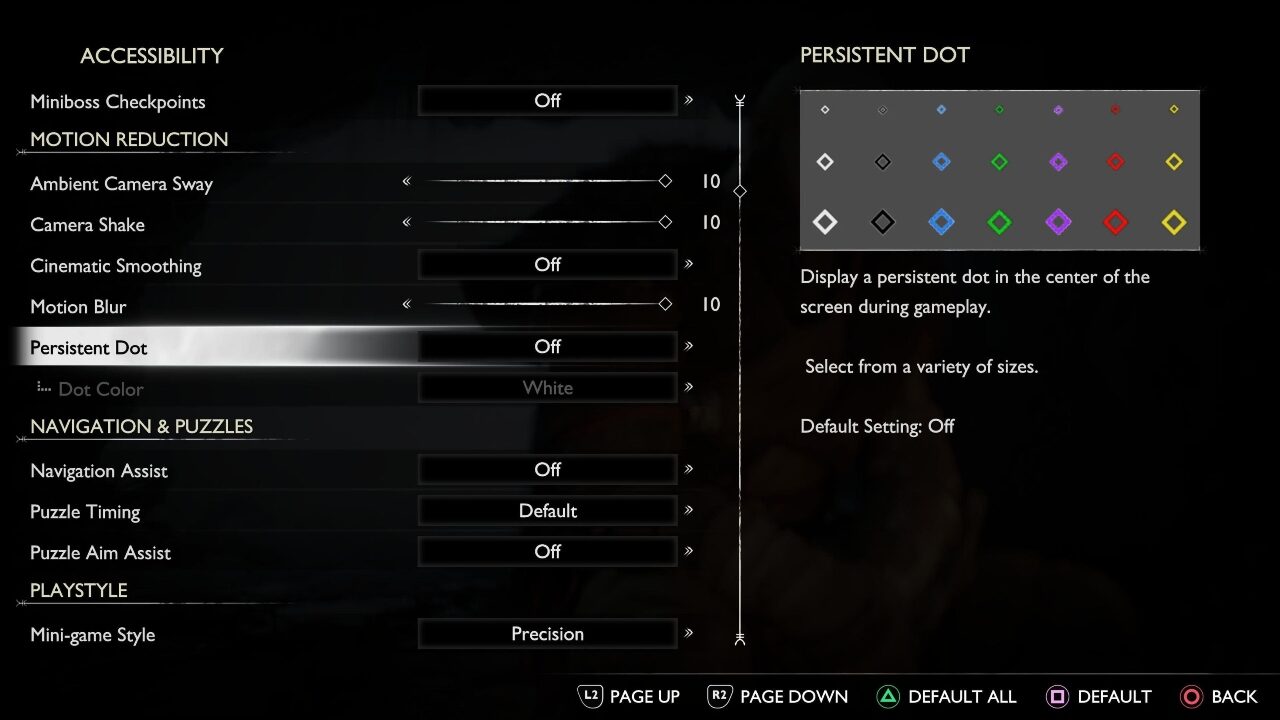Turn on Puzzle Aim Assist

click(547, 551)
